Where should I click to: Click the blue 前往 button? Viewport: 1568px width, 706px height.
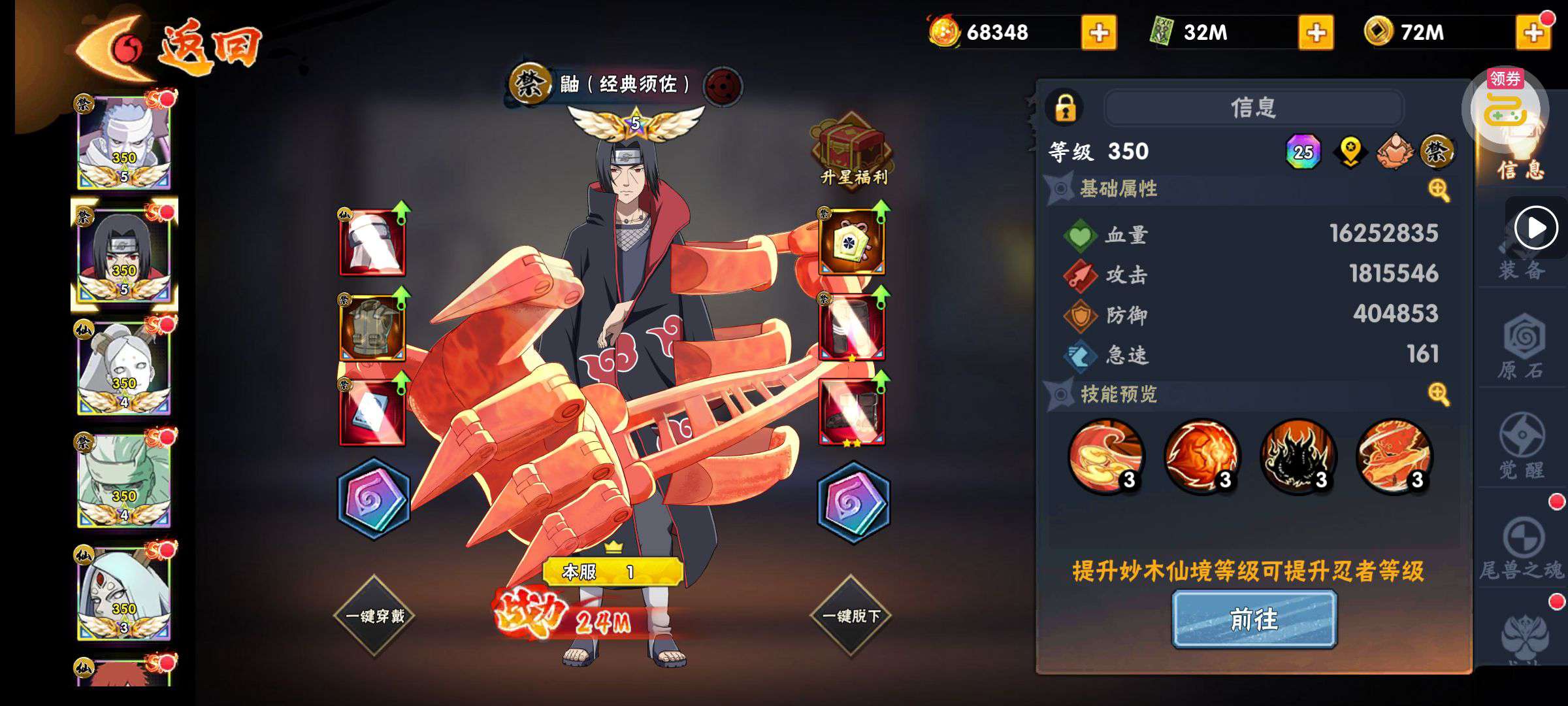1254,618
